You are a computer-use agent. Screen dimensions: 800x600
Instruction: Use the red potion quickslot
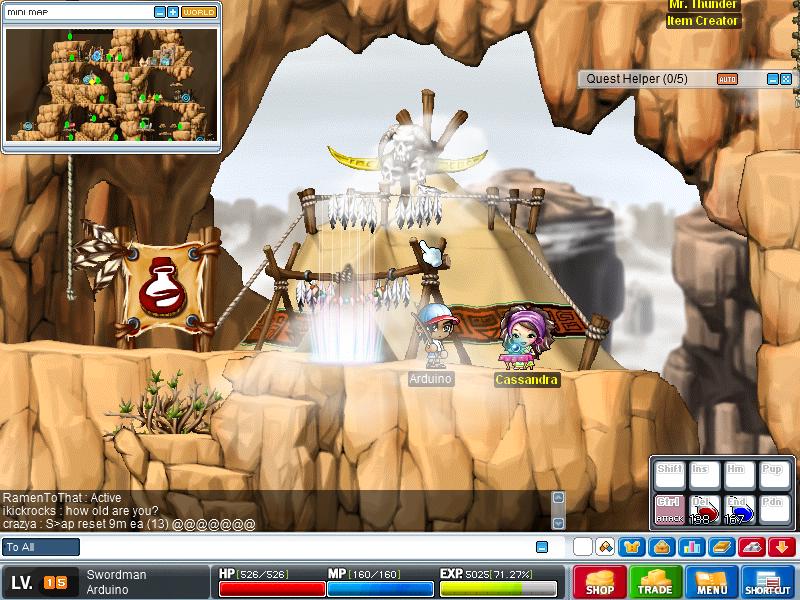(x=704, y=509)
